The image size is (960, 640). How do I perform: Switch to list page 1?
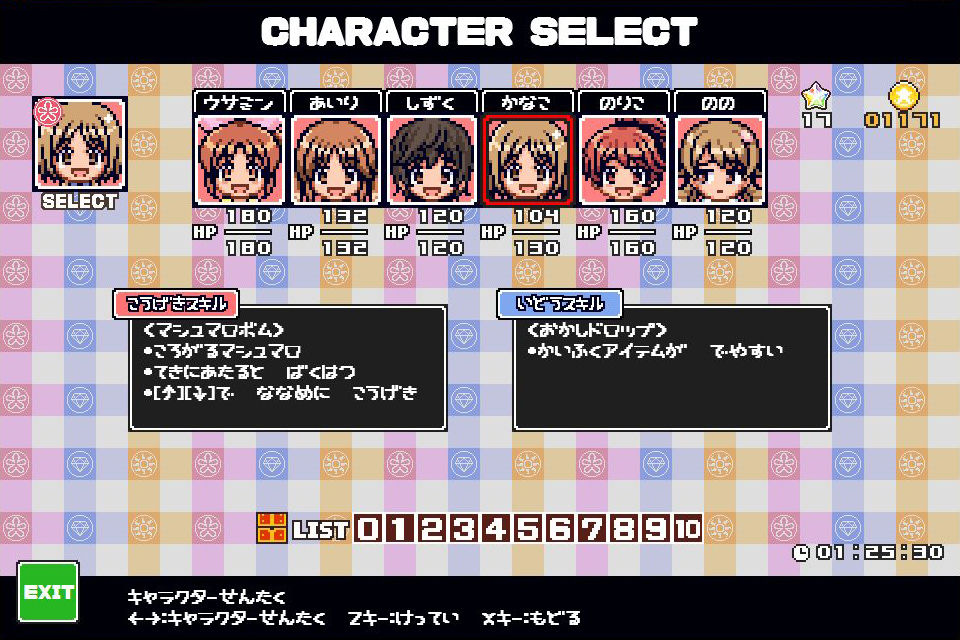point(400,527)
